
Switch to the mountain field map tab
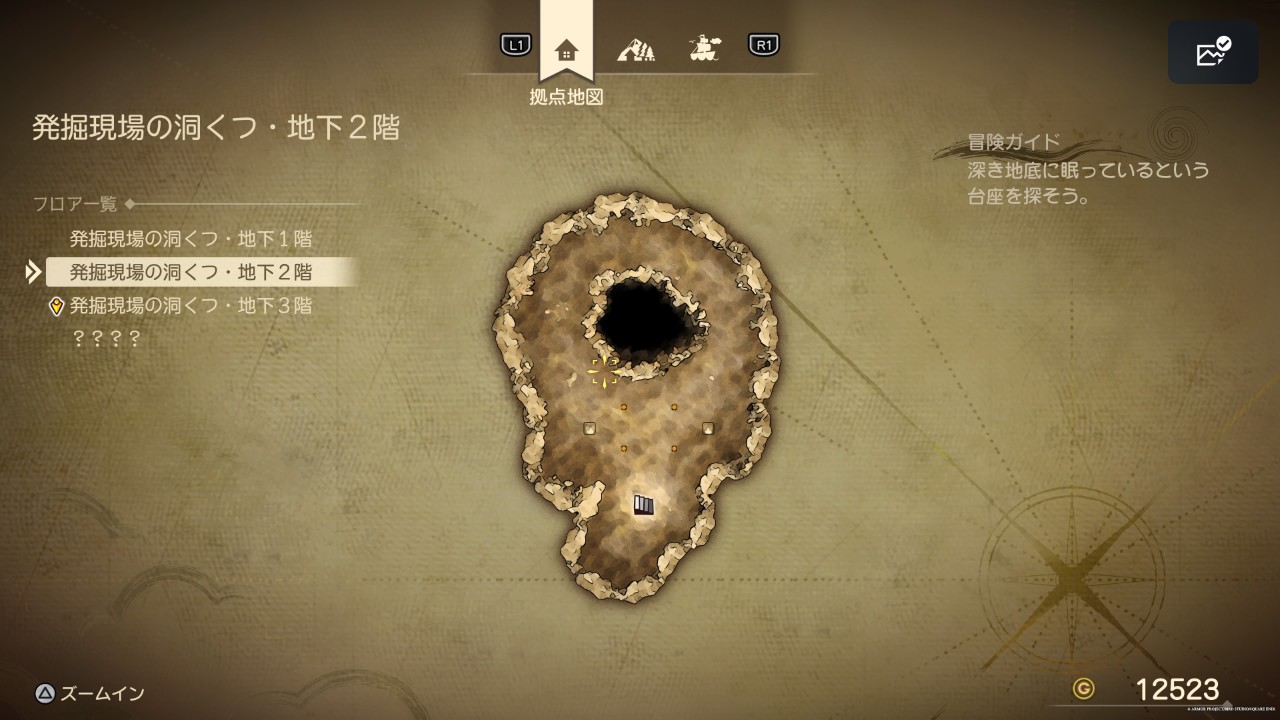[x=635, y=48]
